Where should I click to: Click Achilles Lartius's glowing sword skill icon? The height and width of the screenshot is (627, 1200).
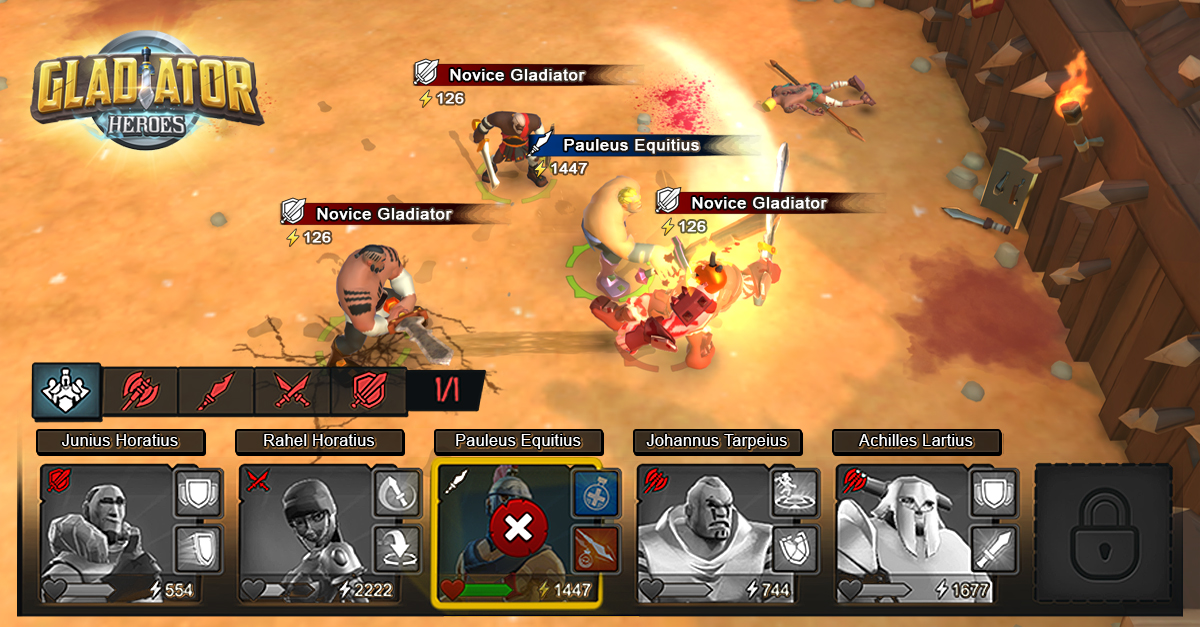coord(994,549)
